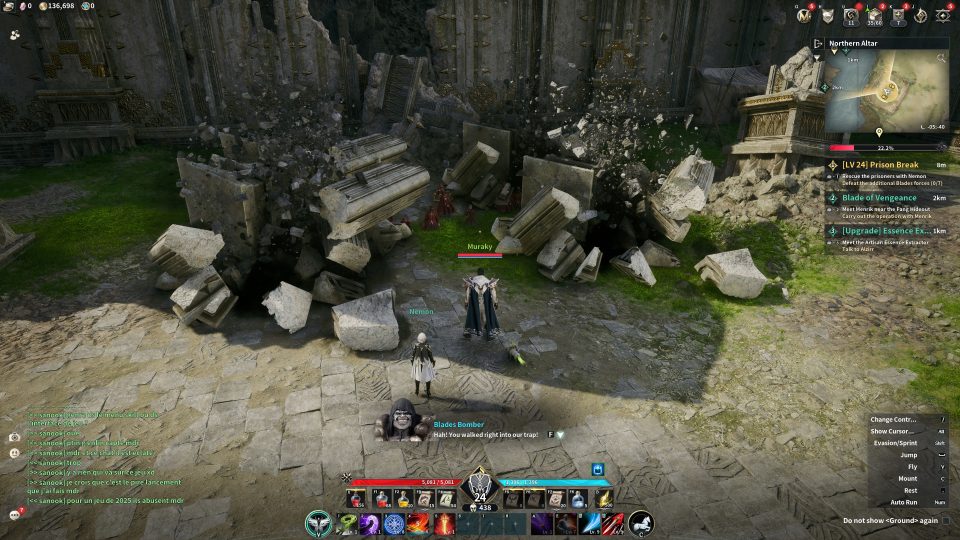Open the gold M menu icon

tap(804, 15)
